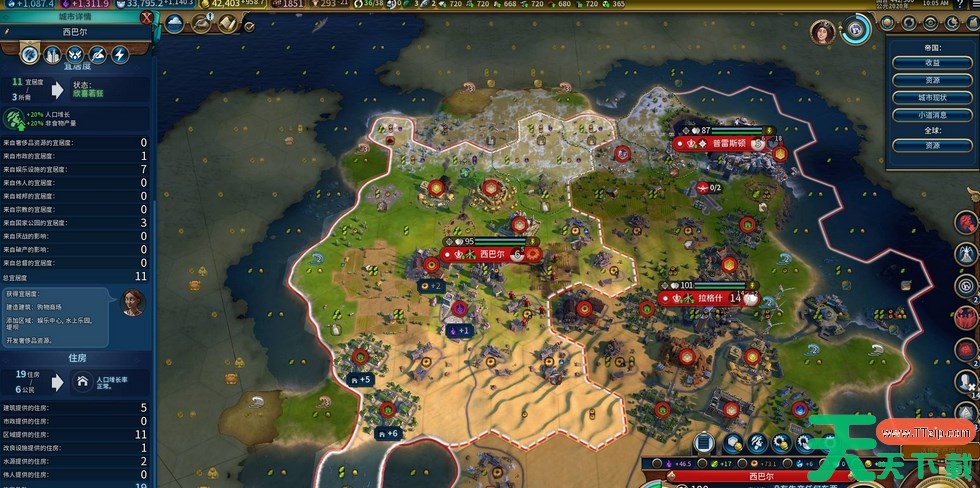The height and width of the screenshot is (488, 980).
Task: Open the leader portrait in the diplomacy ribbon
Action: point(822,32)
